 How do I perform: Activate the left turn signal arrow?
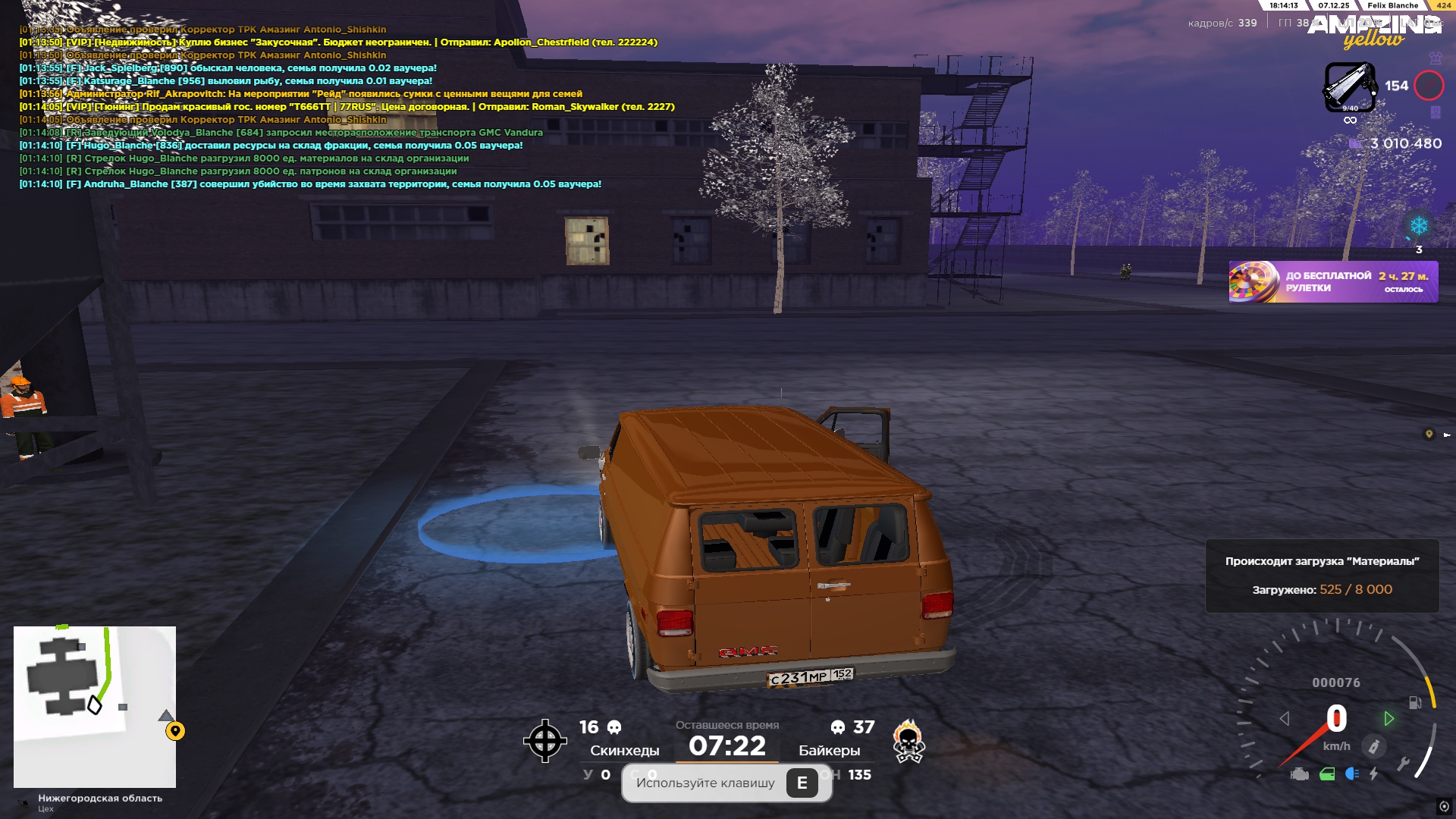(x=1285, y=718)
